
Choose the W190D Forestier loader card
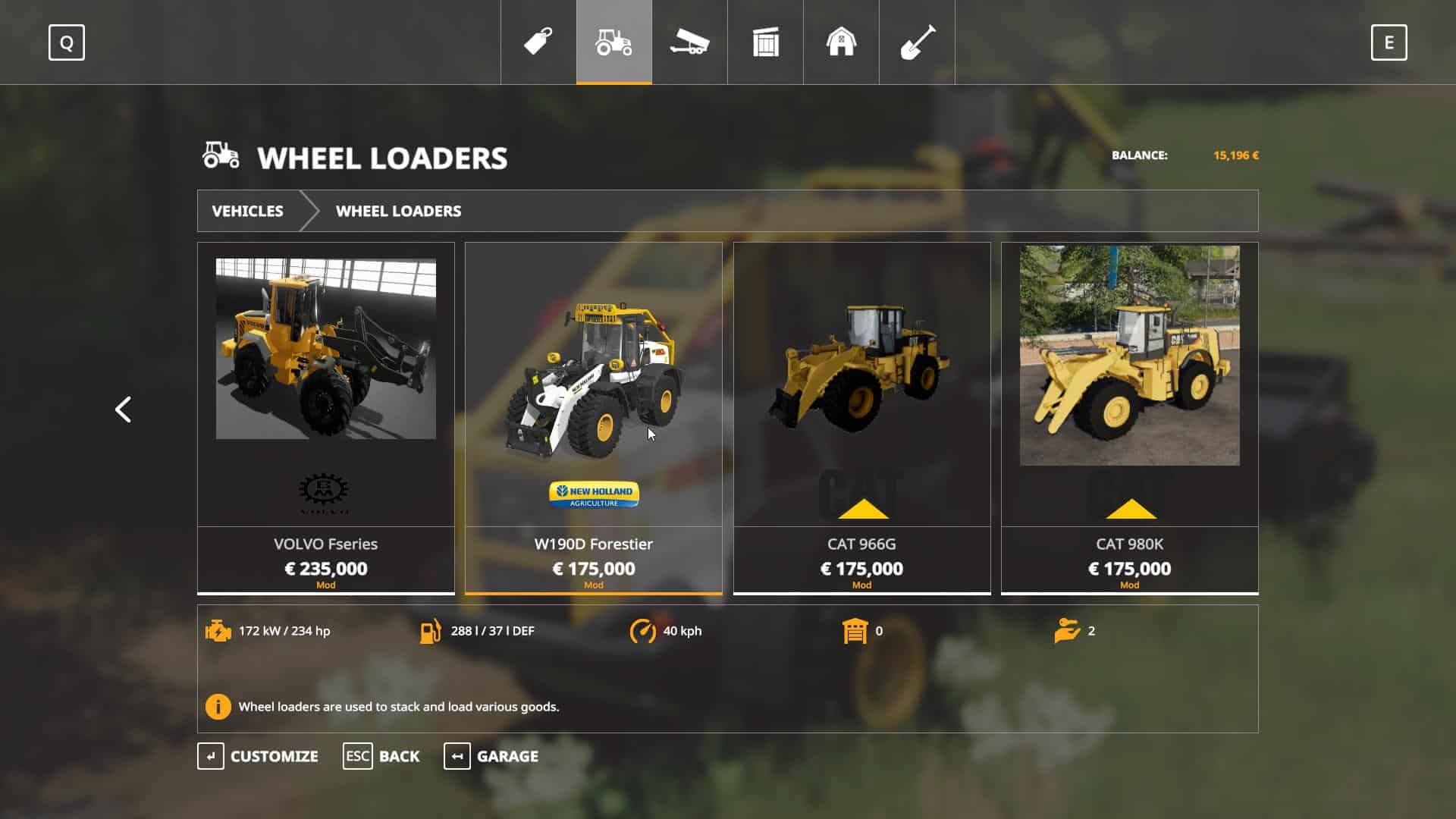[593, 417]
